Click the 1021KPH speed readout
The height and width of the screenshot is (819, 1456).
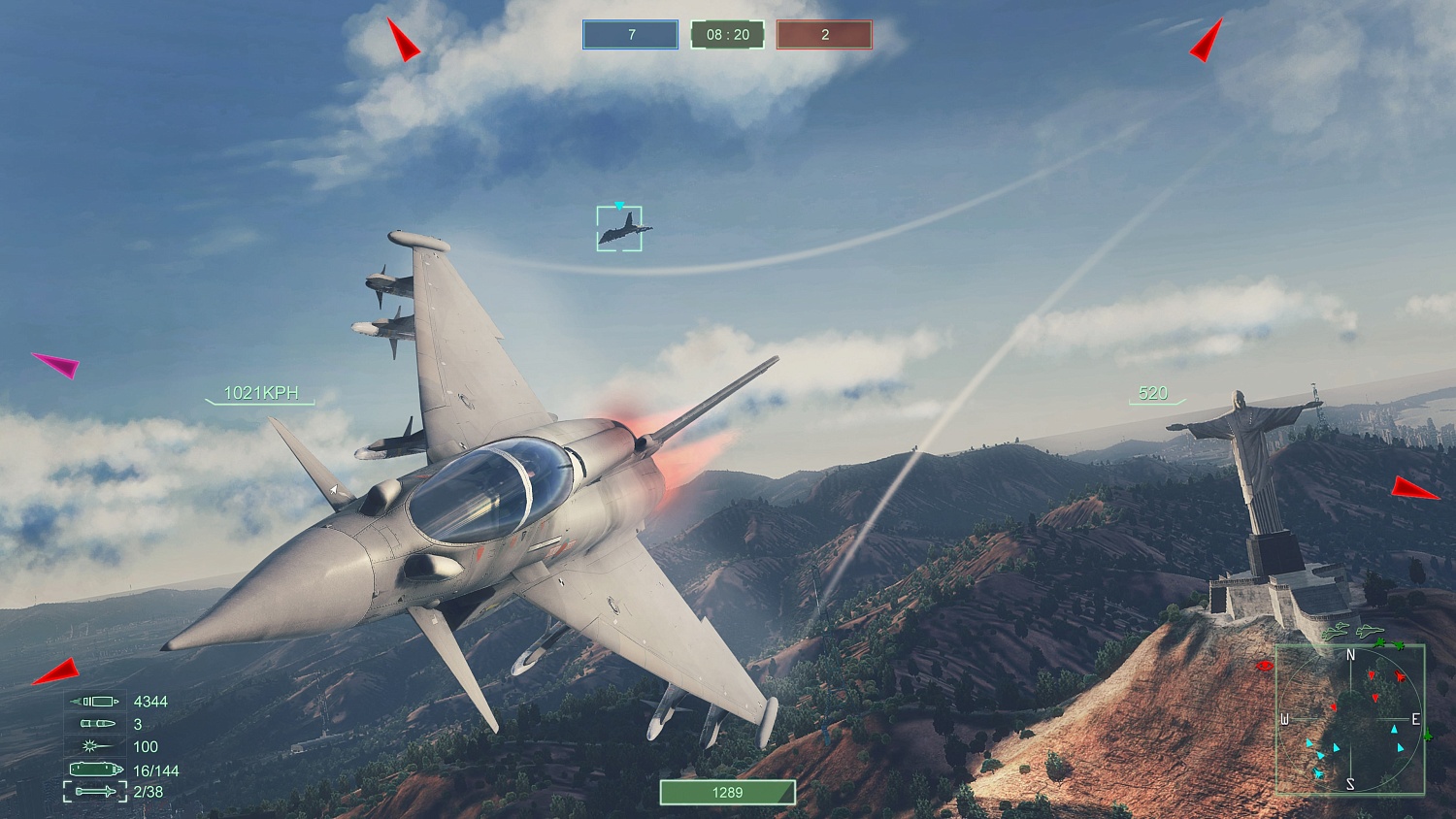(260, 393)
